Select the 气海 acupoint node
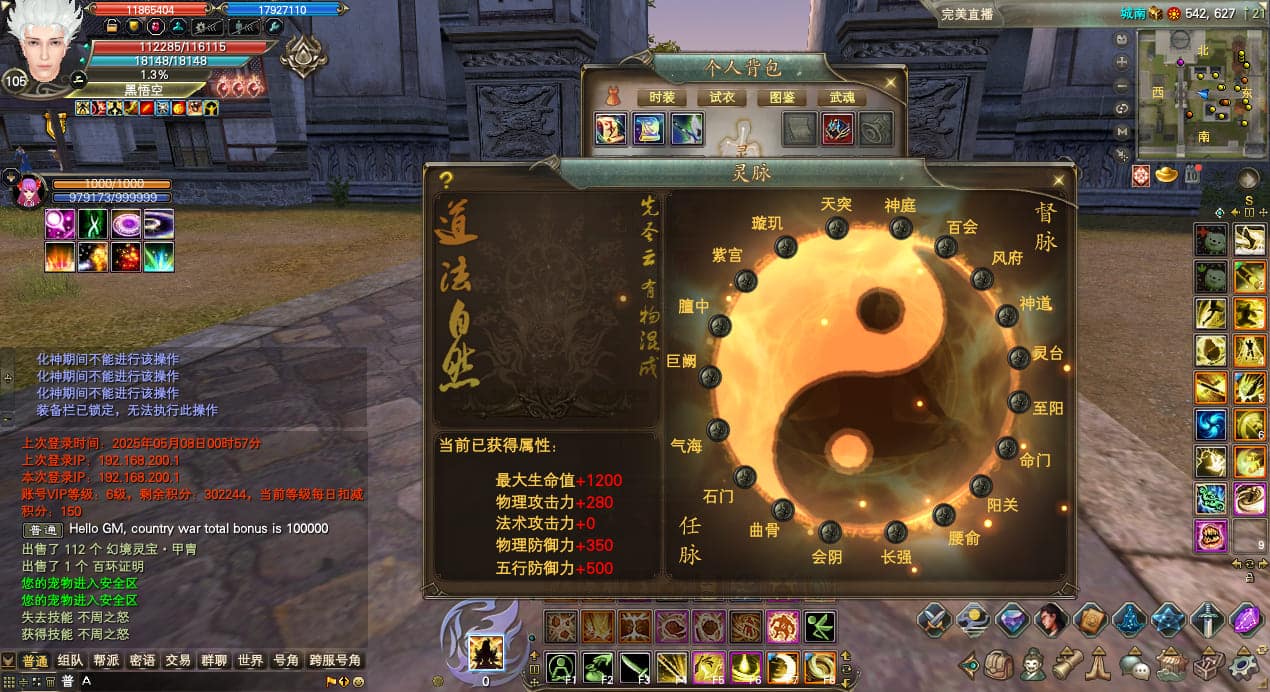 [x=716, y=430]
